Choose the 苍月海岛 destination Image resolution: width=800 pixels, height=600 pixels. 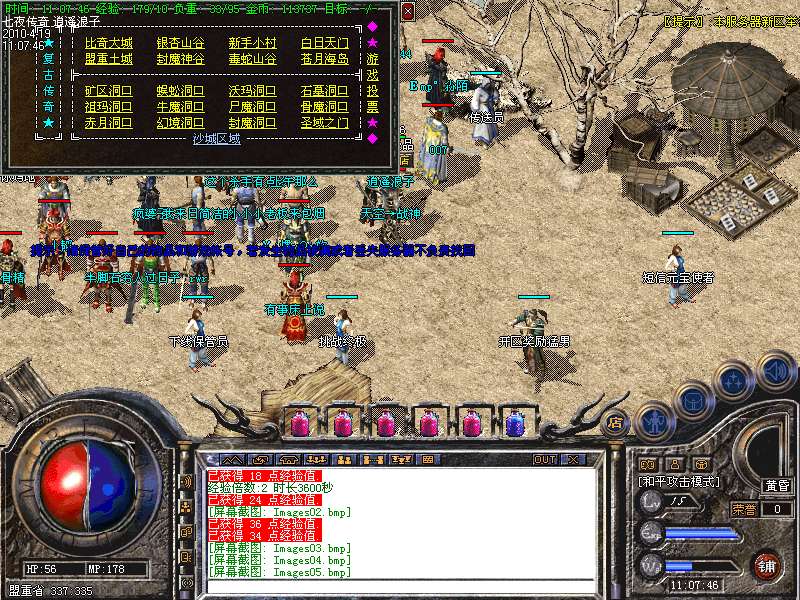tap(324, 59)
